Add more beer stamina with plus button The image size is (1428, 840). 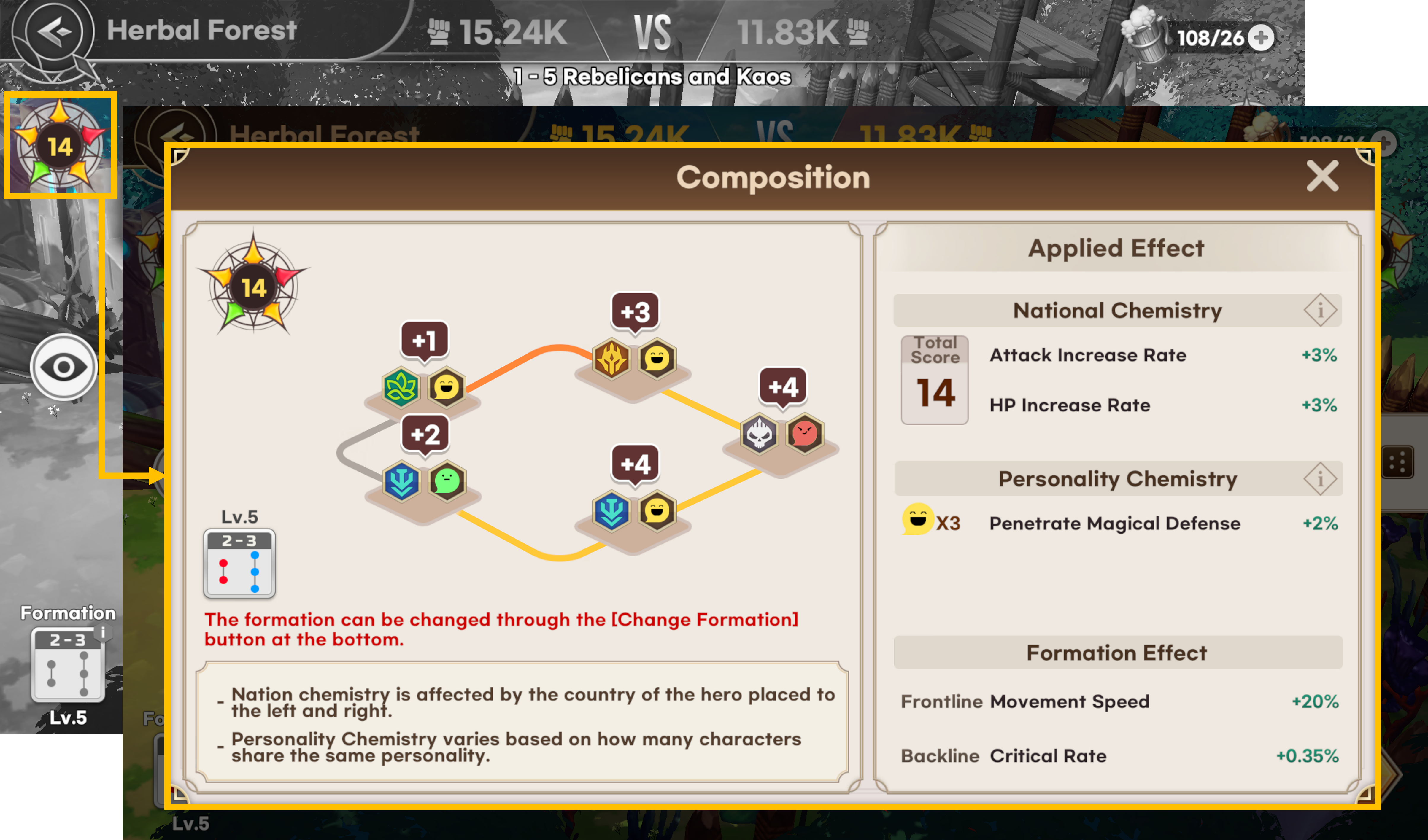point(1261,38)
